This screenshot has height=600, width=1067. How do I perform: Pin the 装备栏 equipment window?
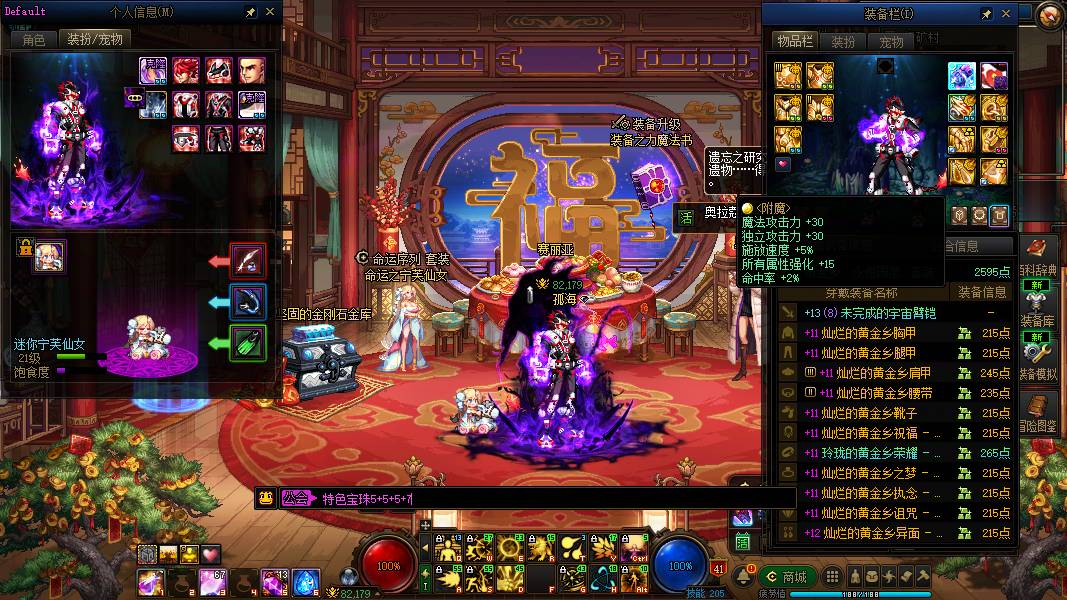point(987,14)
